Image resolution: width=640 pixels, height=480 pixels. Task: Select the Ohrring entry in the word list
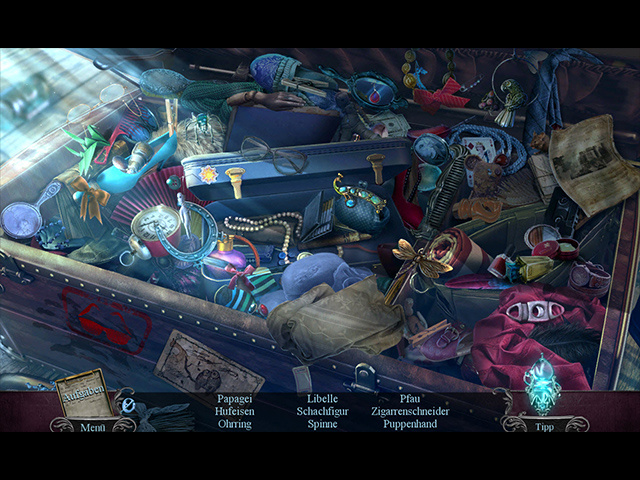[x=235, y=423]
